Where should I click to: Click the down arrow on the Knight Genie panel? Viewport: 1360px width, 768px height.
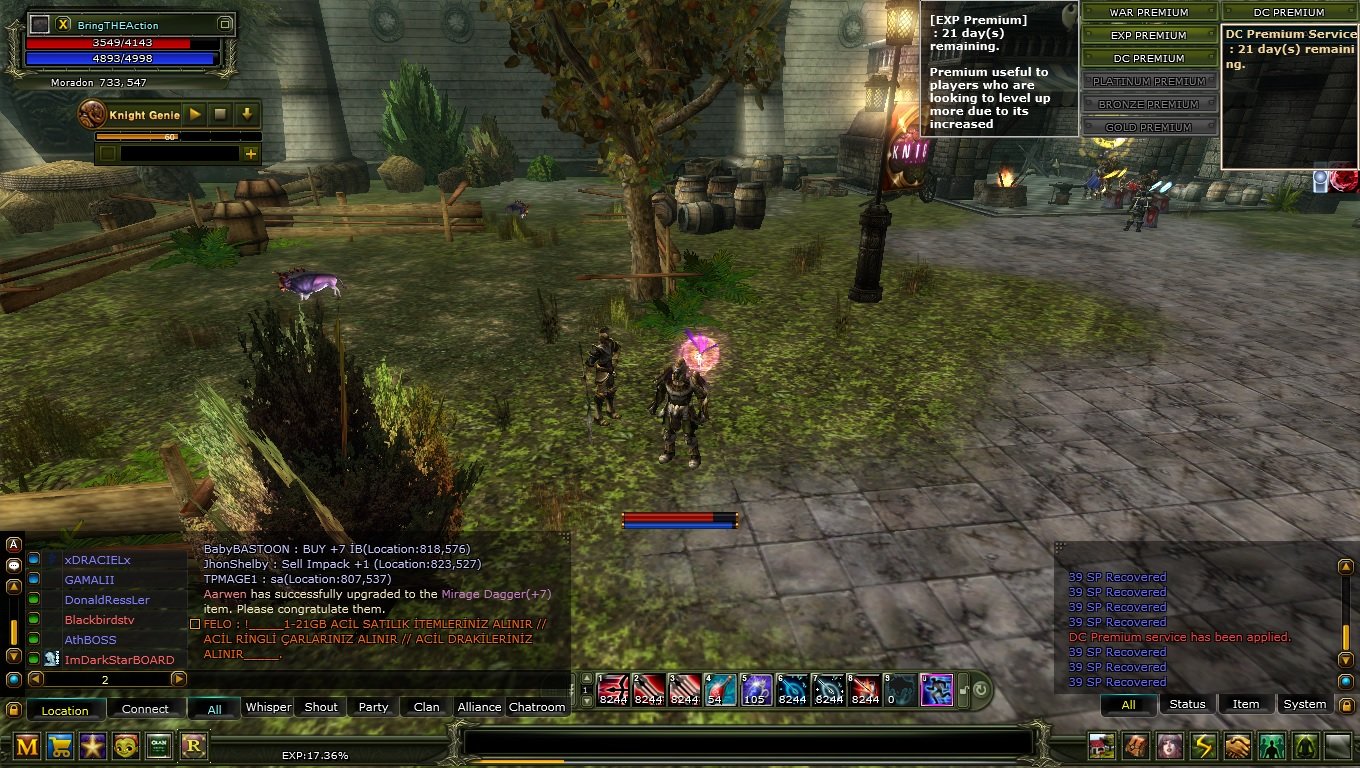(245, 113)
